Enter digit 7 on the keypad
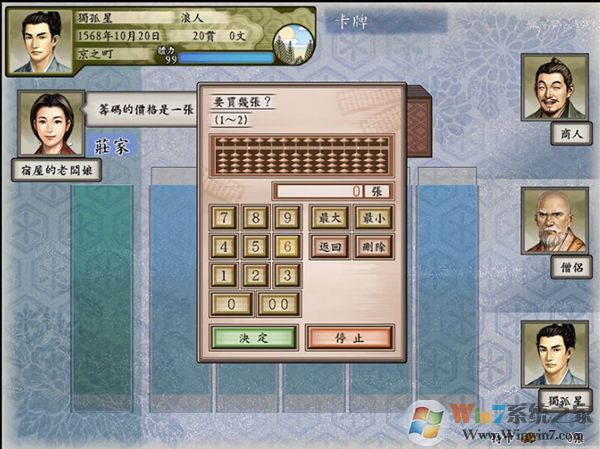600x449 pixels. point(226,217)
